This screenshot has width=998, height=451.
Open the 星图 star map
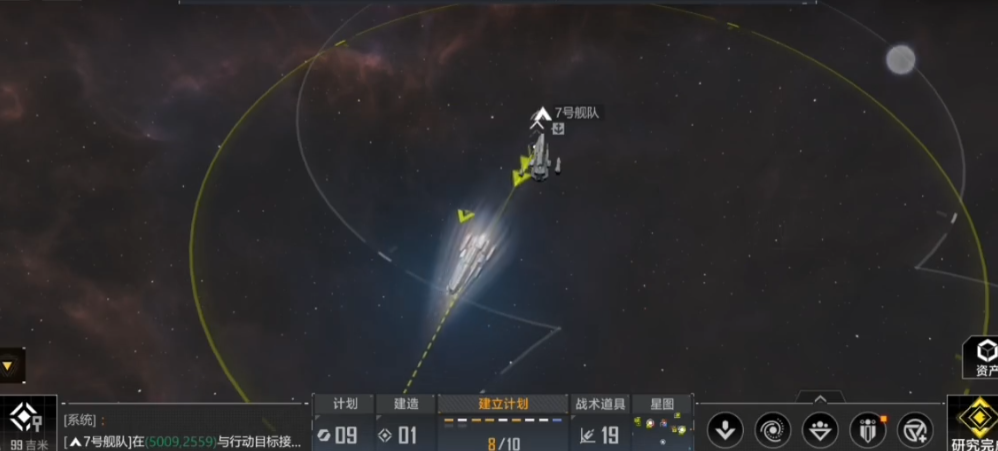(x=662, y=423)
